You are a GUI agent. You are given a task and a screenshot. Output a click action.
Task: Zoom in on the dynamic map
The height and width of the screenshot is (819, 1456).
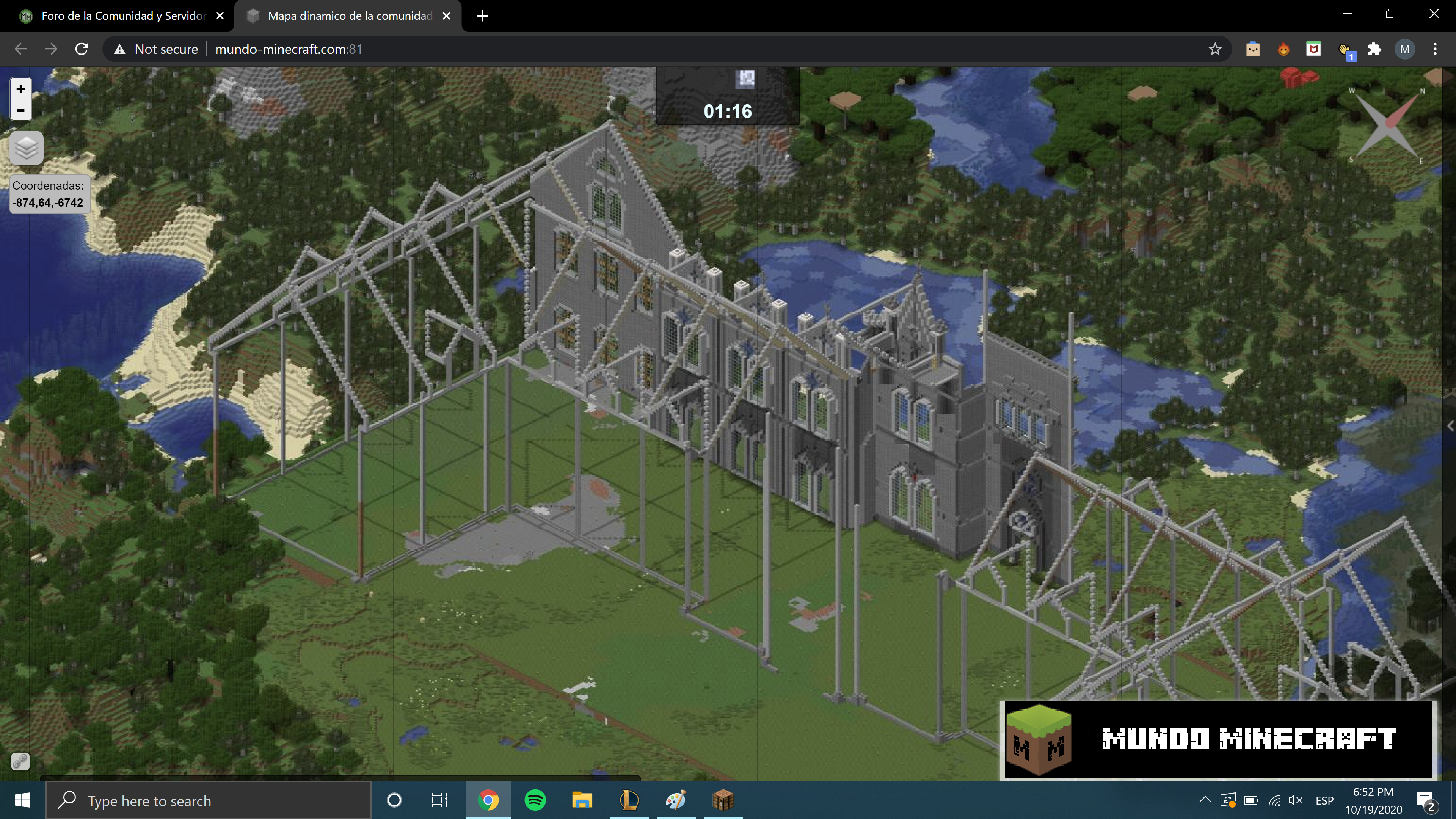(x=21, y=89)
